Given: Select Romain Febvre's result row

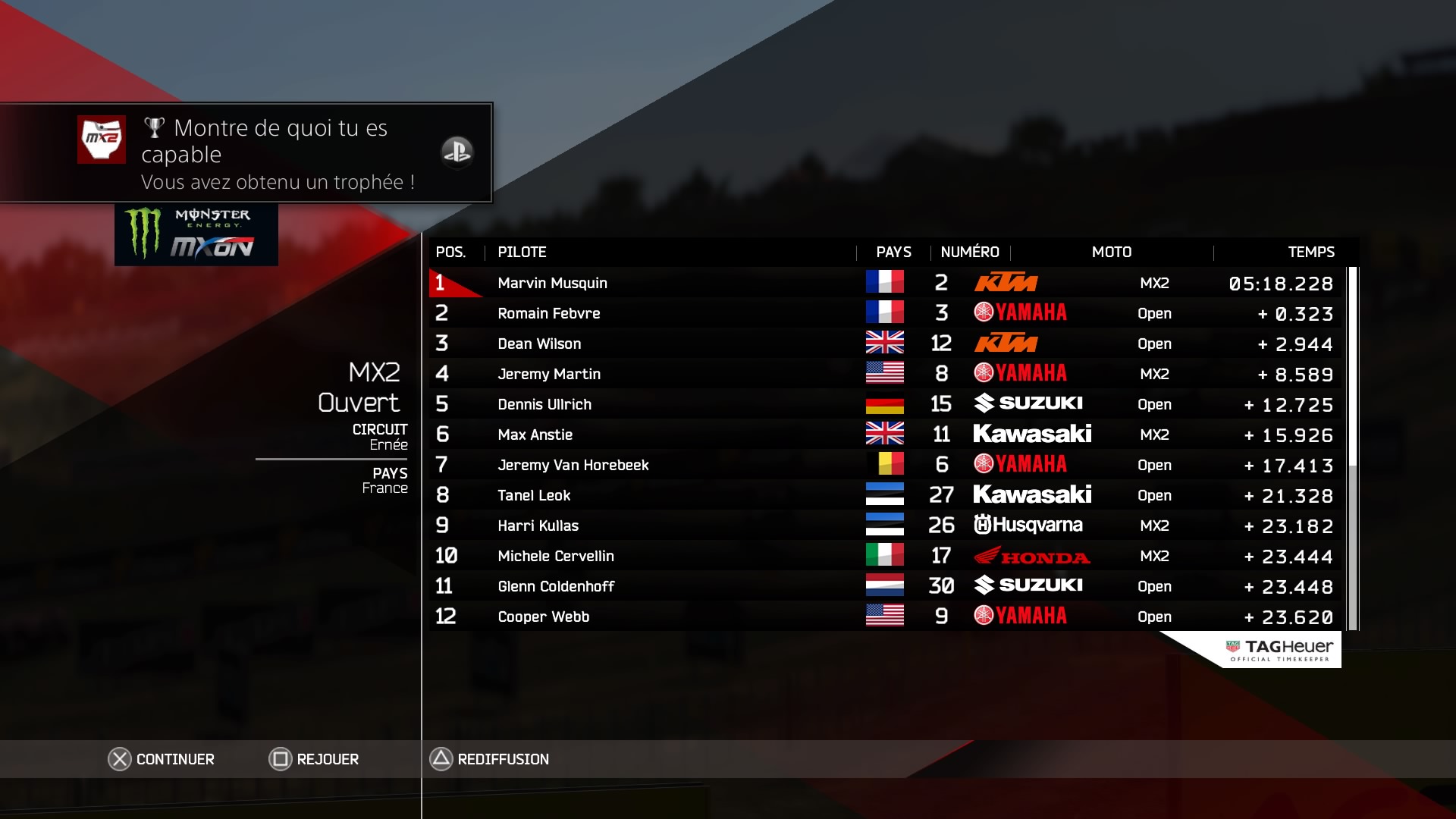Looking at the screenshot, I should point(884,313).
